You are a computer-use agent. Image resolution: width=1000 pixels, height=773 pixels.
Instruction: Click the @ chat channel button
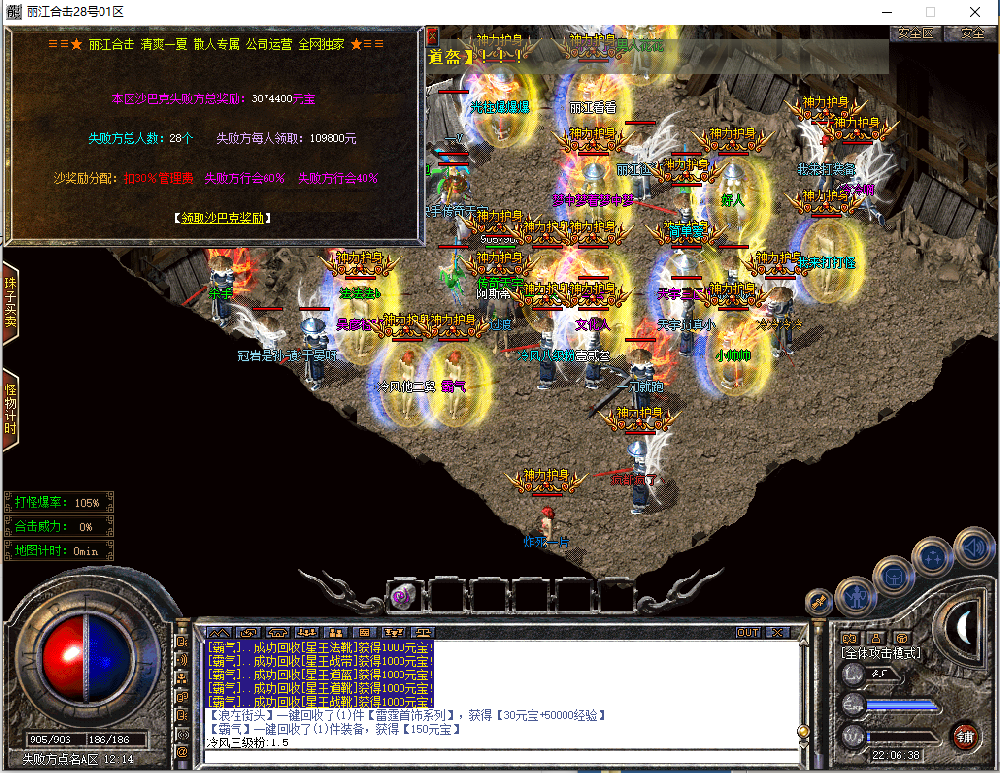(x=183, y=751)
